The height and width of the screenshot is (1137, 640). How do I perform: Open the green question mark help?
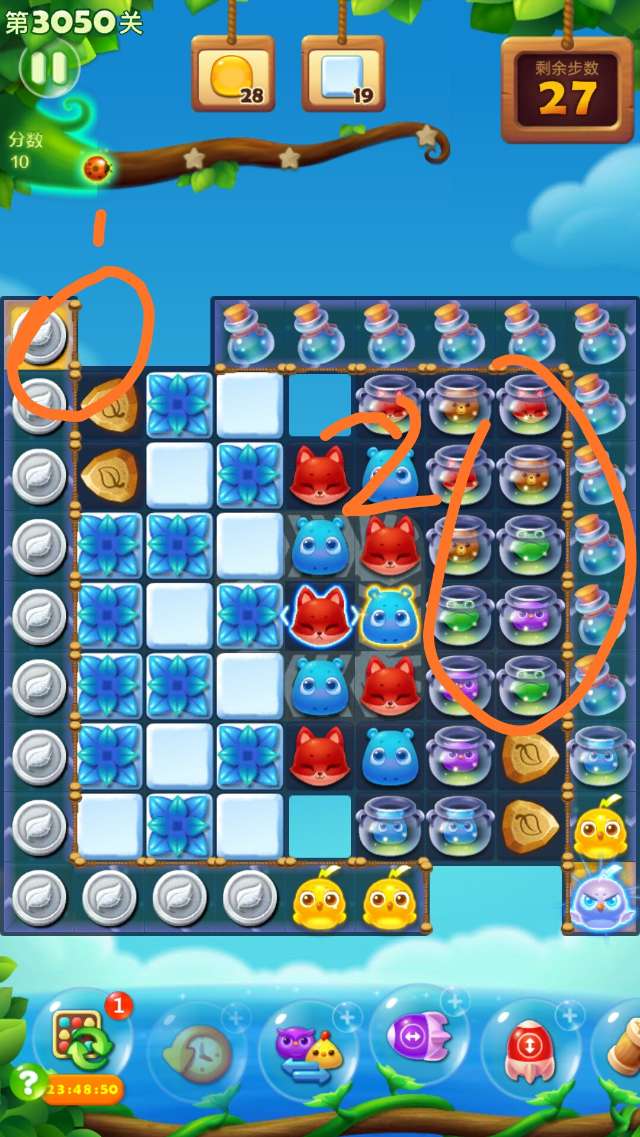click(x=26, y=1082)
